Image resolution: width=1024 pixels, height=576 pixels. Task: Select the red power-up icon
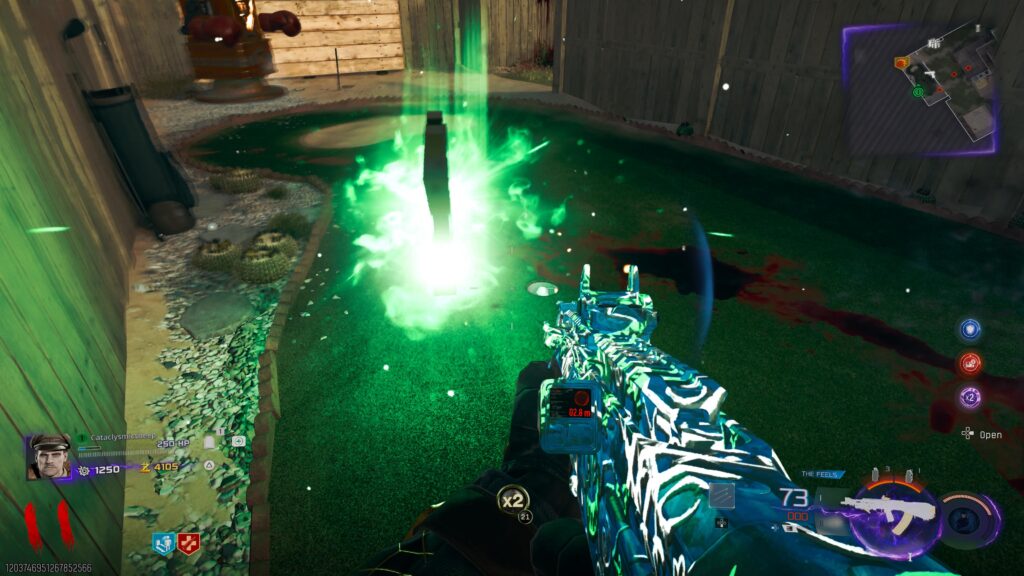[x=968, y=363]
